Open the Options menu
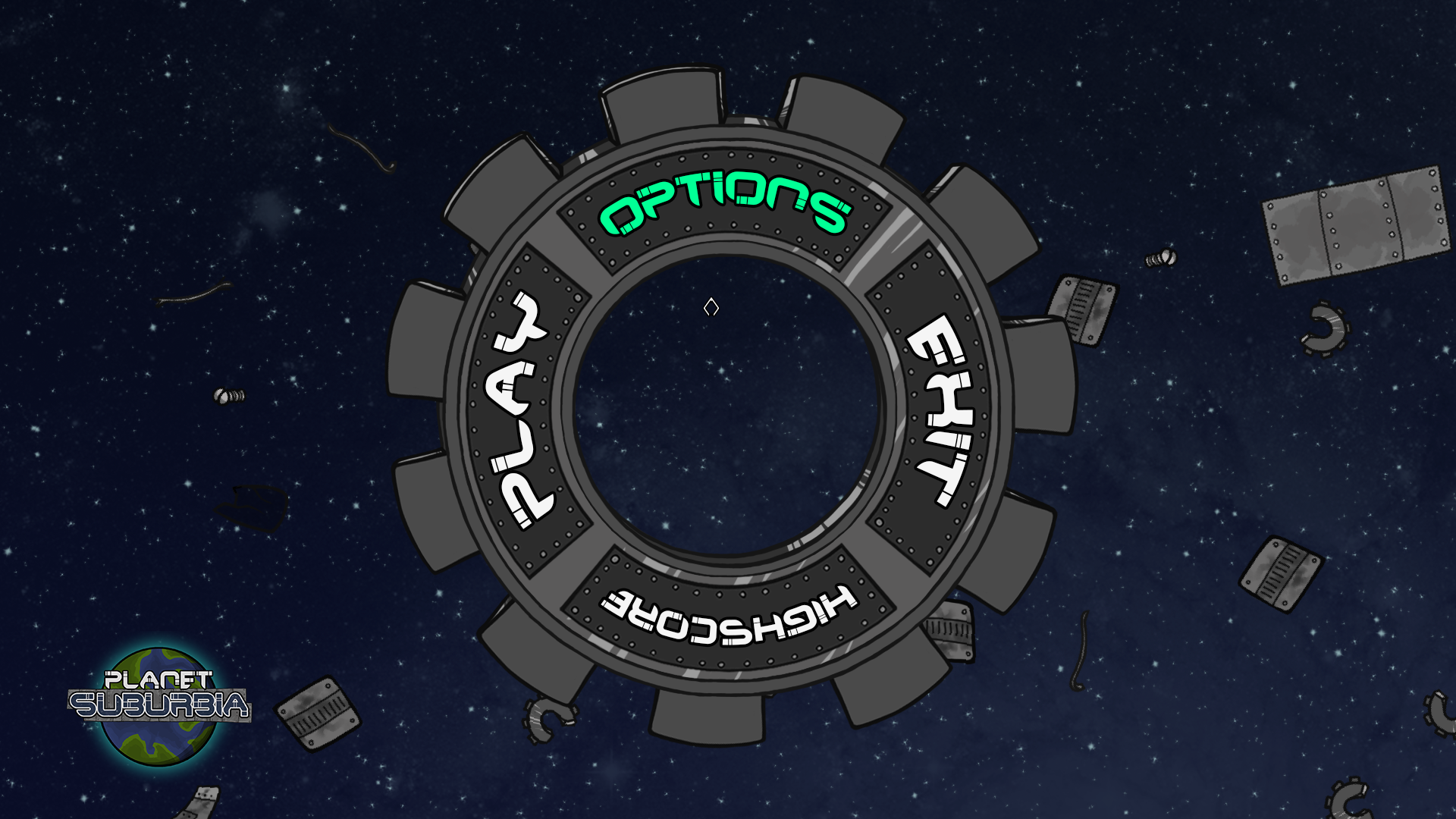 tap(724, 203)
